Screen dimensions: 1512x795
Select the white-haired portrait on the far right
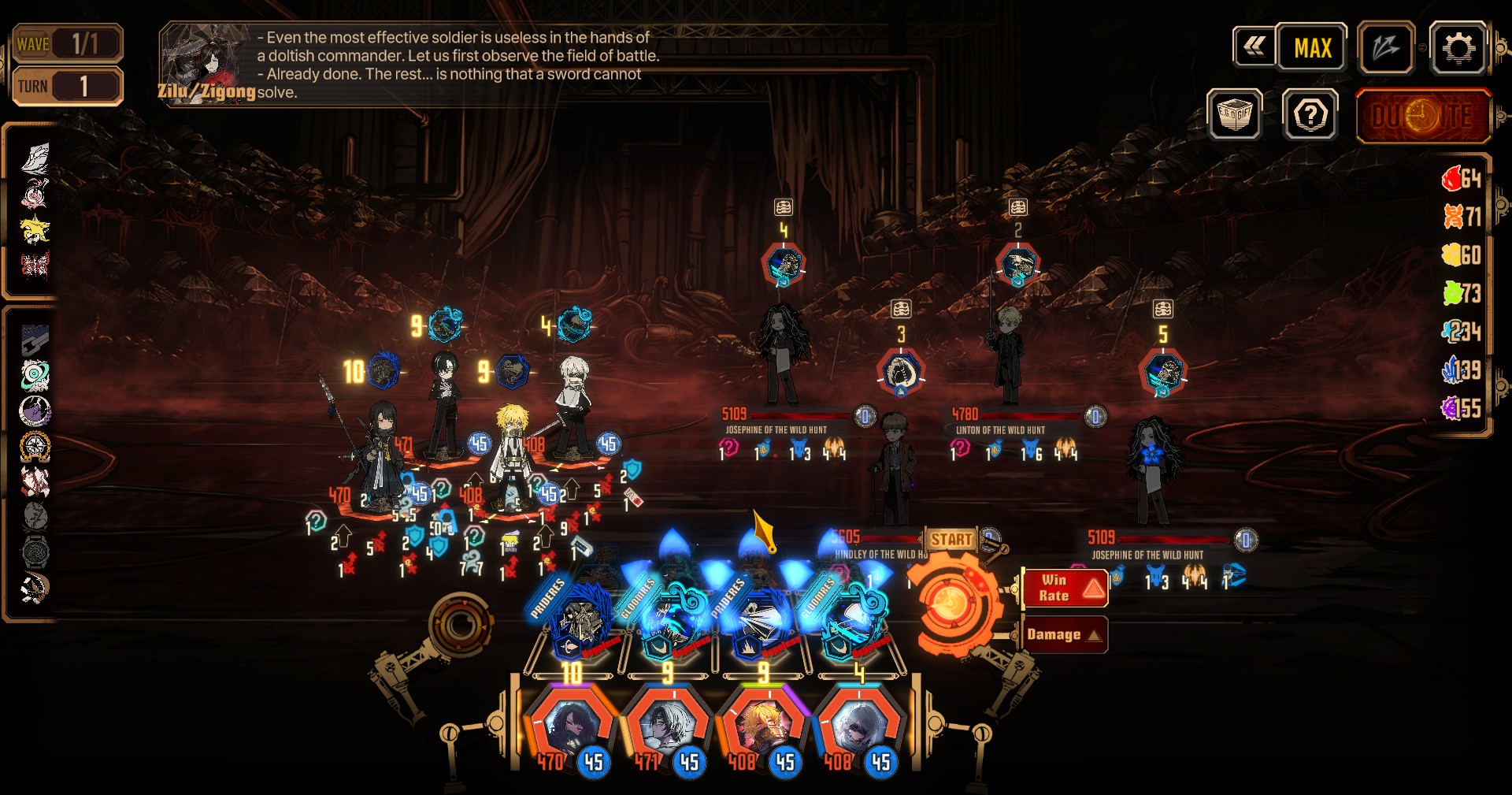859,726
